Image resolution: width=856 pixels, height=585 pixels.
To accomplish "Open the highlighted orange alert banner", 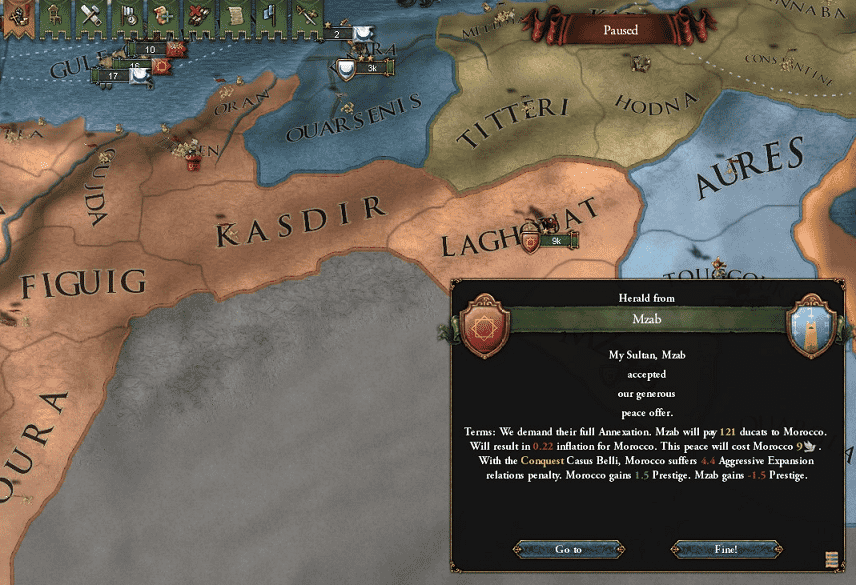I will 15,16.
